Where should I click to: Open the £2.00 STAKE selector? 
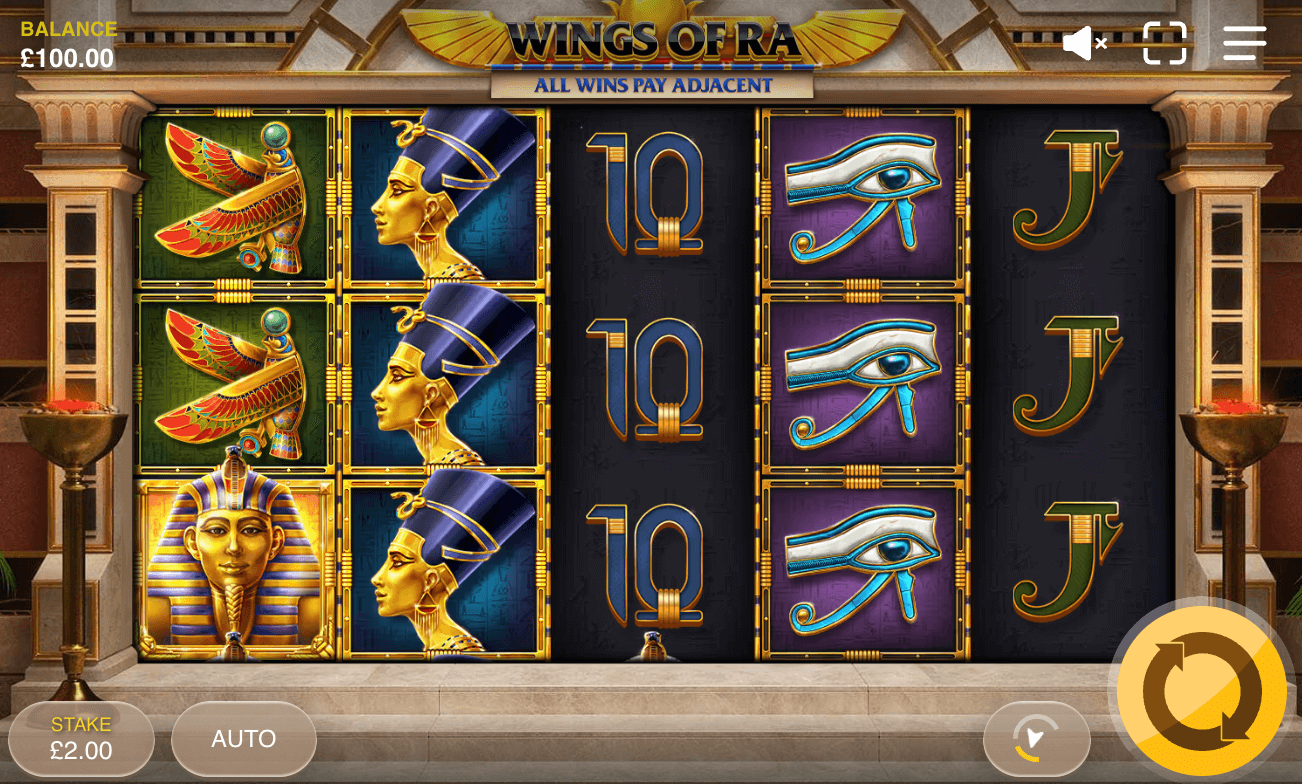(82, 738)
